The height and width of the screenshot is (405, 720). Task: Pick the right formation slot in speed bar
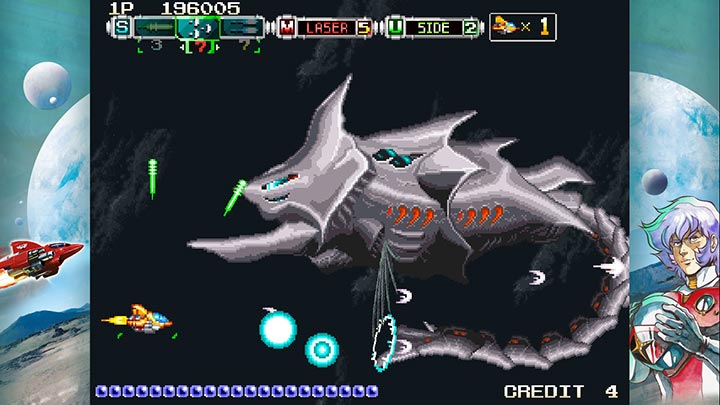click(242, 27)
